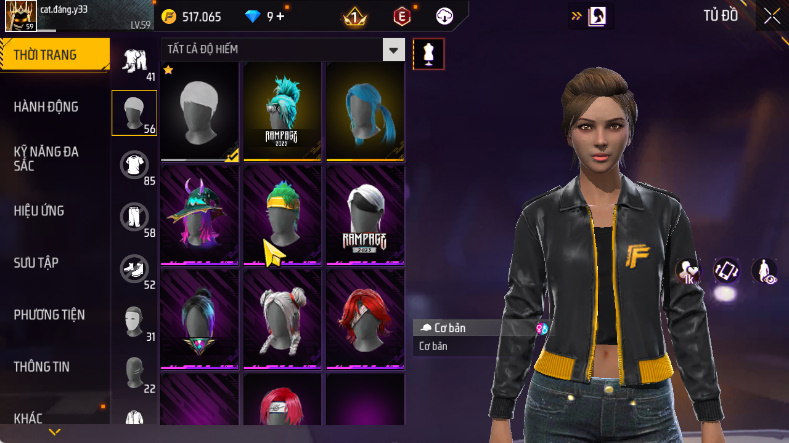Viewport: 789px width, 443px height.
Task: Show the Thông Tin section
Action: (x=42, y=366)
